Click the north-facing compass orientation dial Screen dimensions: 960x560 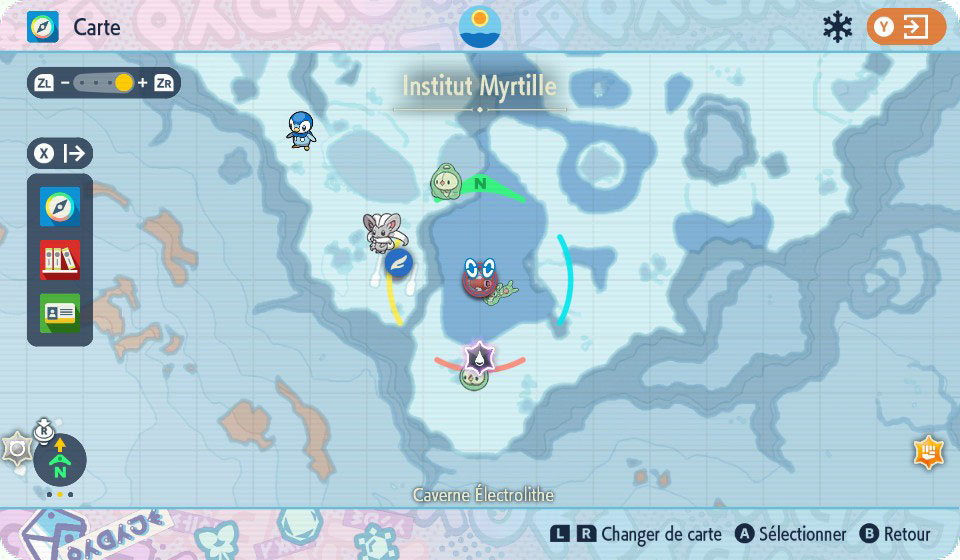[60, 460]
